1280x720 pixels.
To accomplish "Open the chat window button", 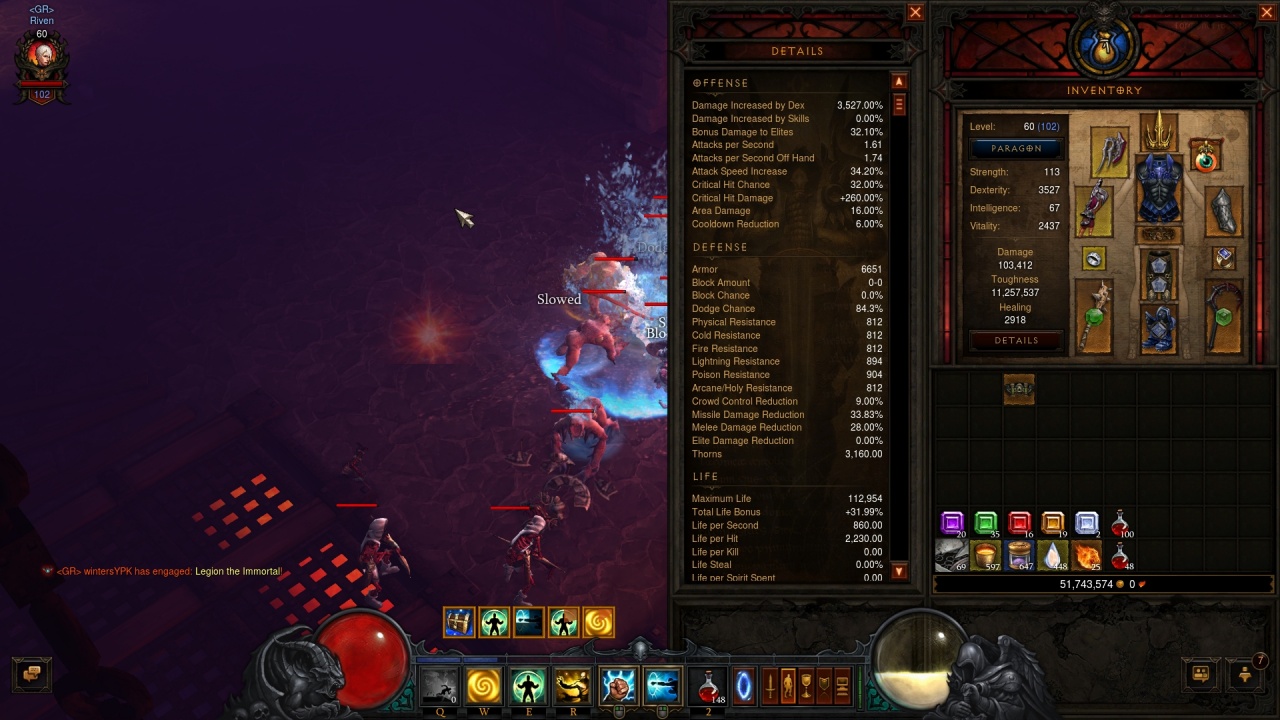I will [x=31, y=673].
